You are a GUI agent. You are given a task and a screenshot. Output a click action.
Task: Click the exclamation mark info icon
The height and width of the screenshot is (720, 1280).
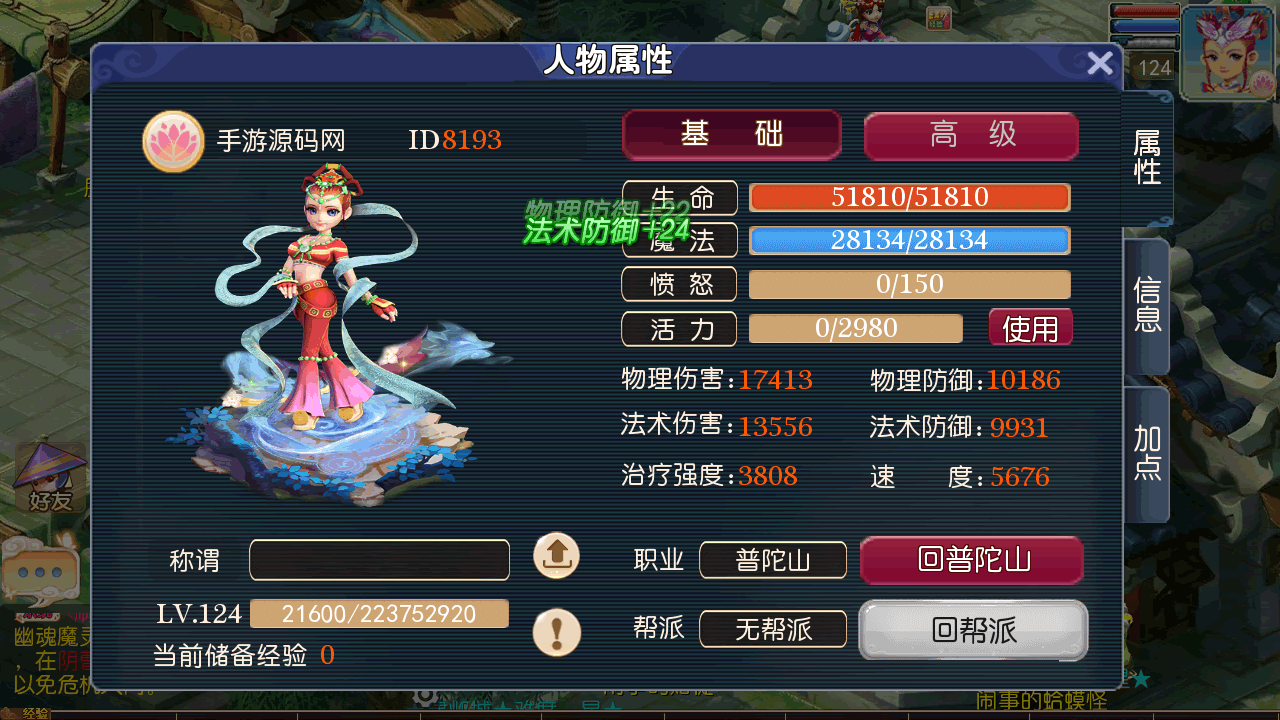click(x=557, y=632)
